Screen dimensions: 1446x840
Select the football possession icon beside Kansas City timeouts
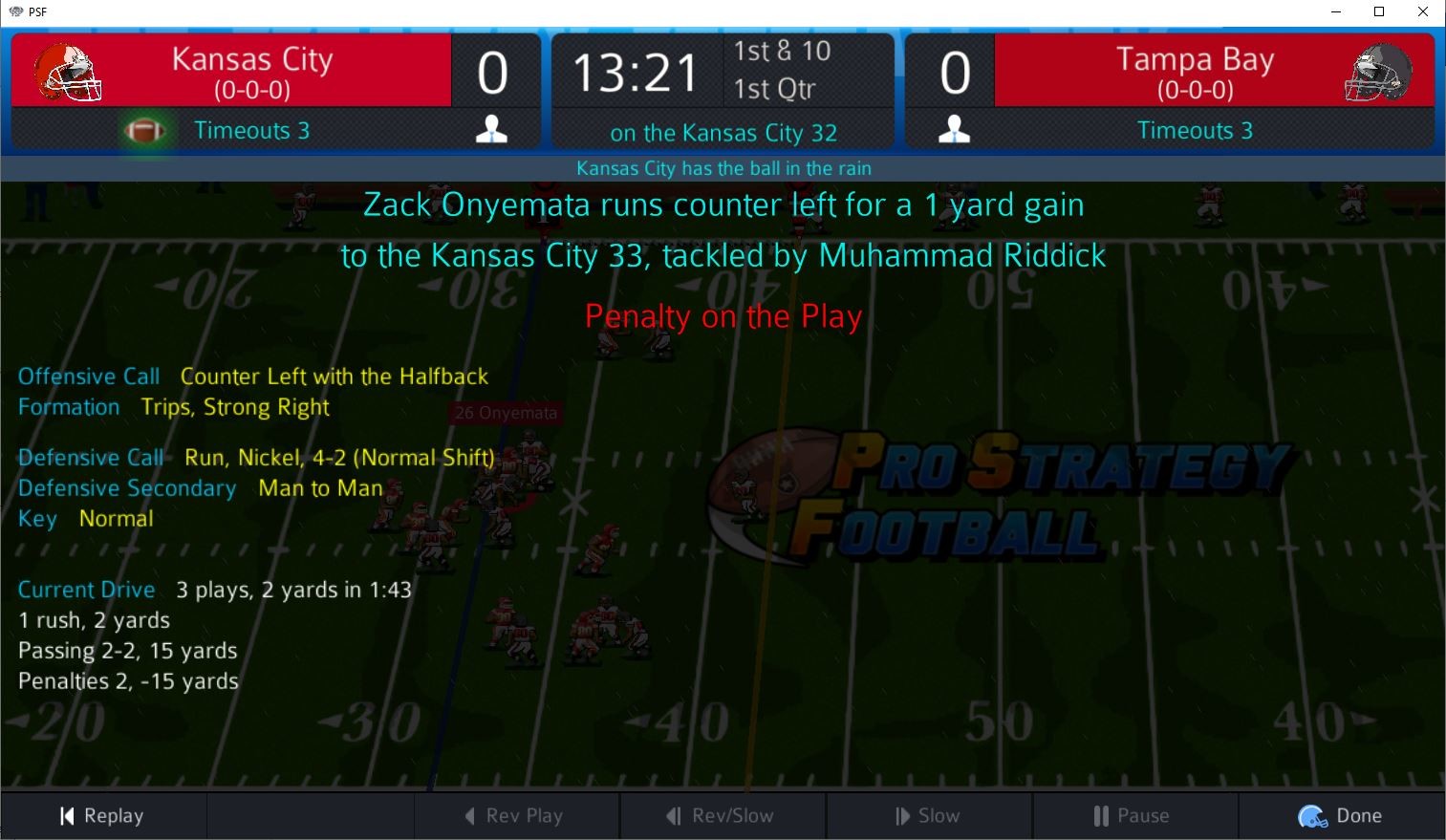[146, 130]
